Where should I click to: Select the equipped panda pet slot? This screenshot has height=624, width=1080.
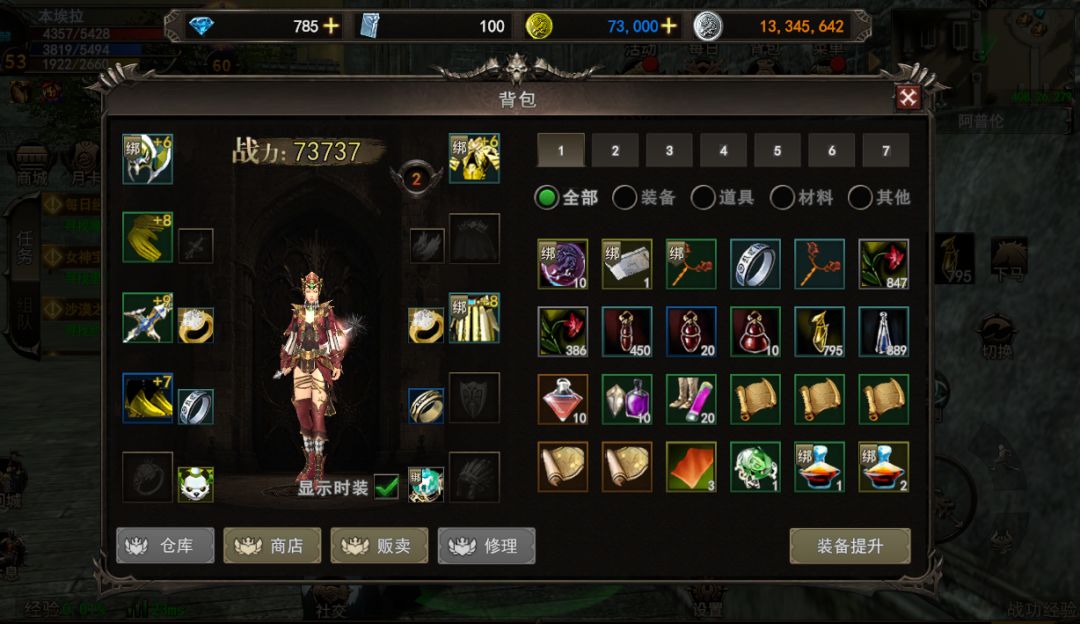[x=196, y=484]
